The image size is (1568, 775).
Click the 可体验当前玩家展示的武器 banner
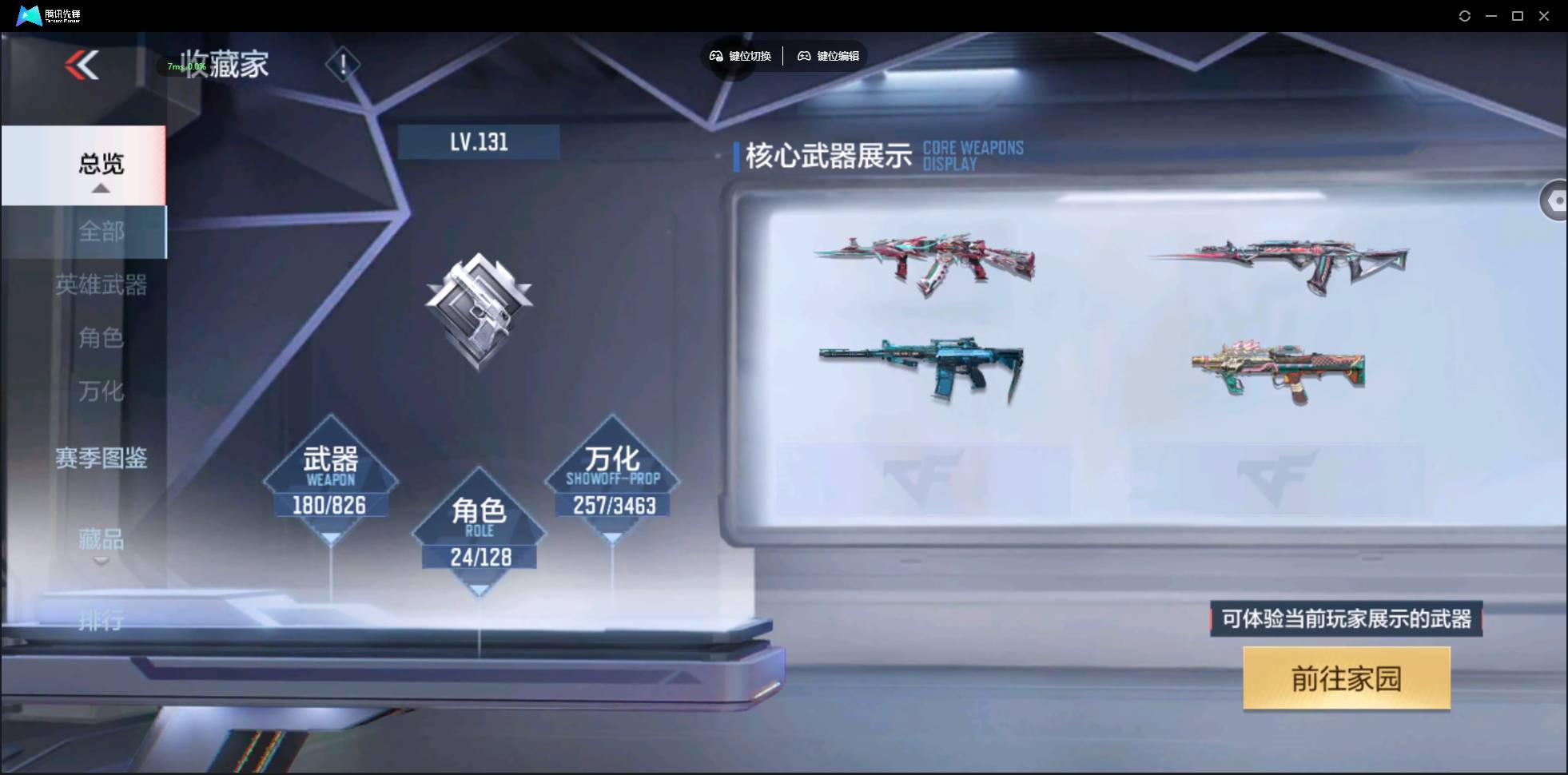pyautogui.click(x=1345, y=619)
